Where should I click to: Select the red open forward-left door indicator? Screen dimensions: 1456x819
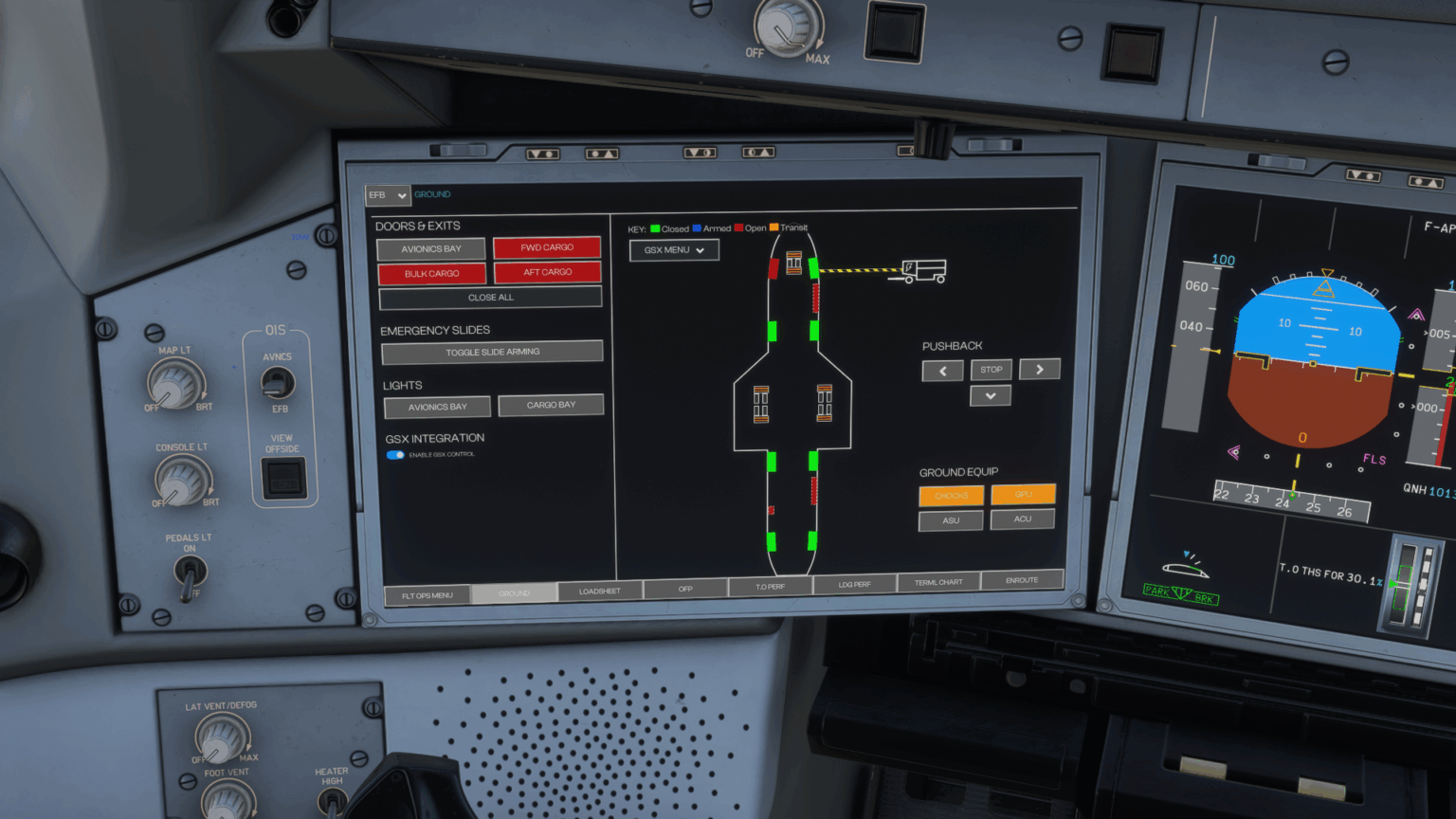pos(773,268)
